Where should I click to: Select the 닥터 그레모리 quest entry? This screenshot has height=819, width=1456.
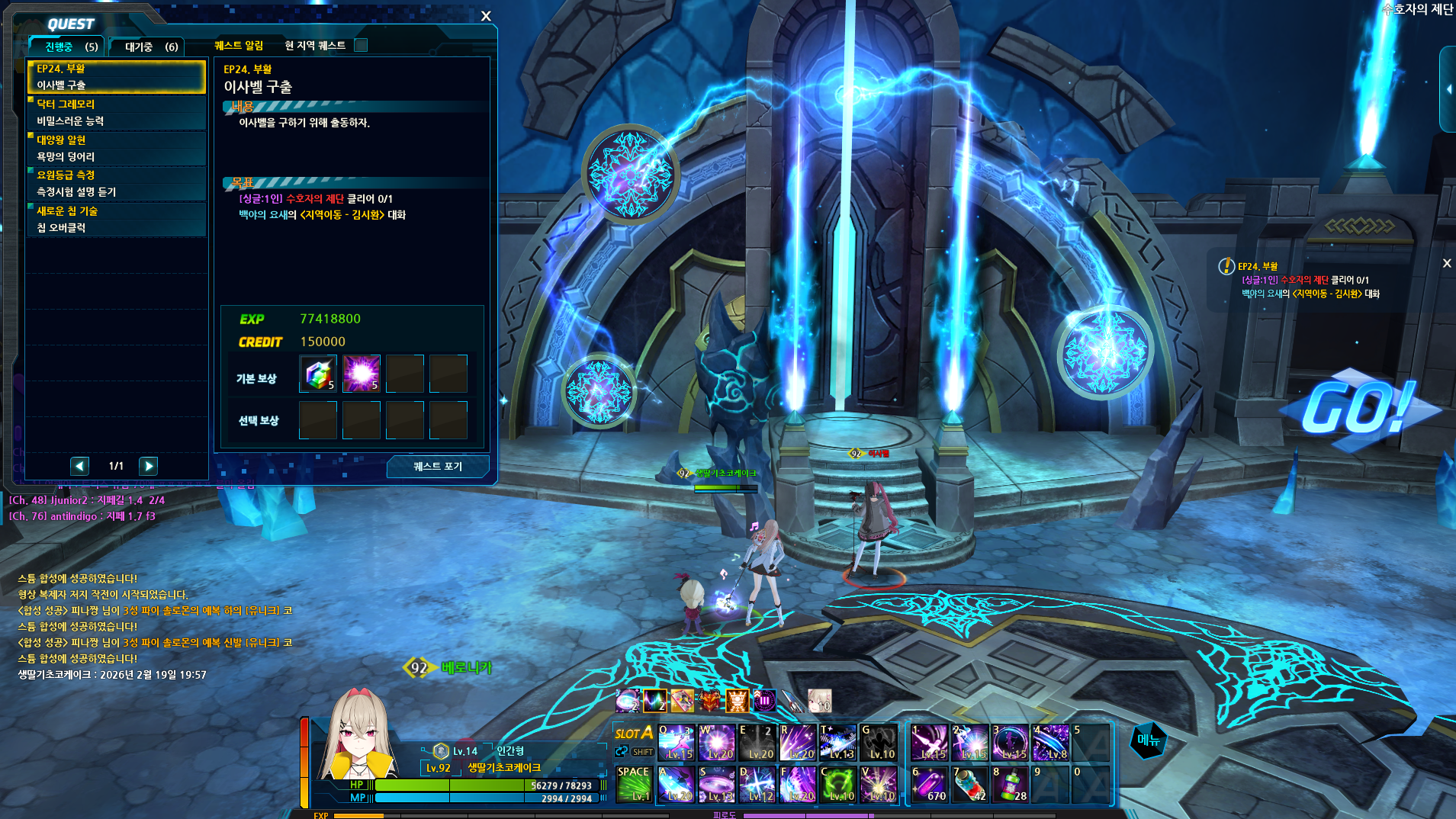tap(117, 112)
